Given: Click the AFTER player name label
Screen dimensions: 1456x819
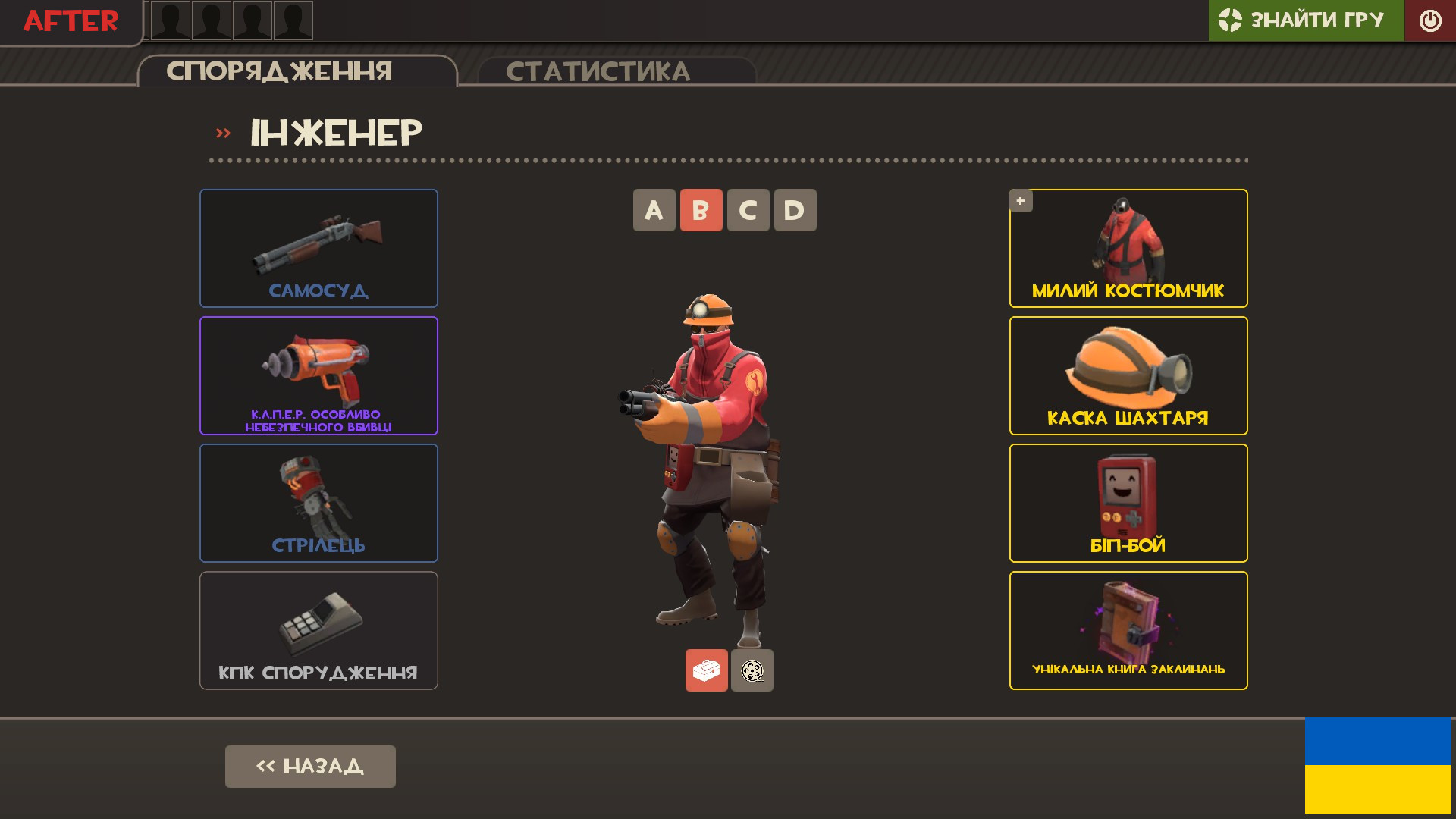Looking at the screenshot, I should pyautogui.click(x=70, y=20).
